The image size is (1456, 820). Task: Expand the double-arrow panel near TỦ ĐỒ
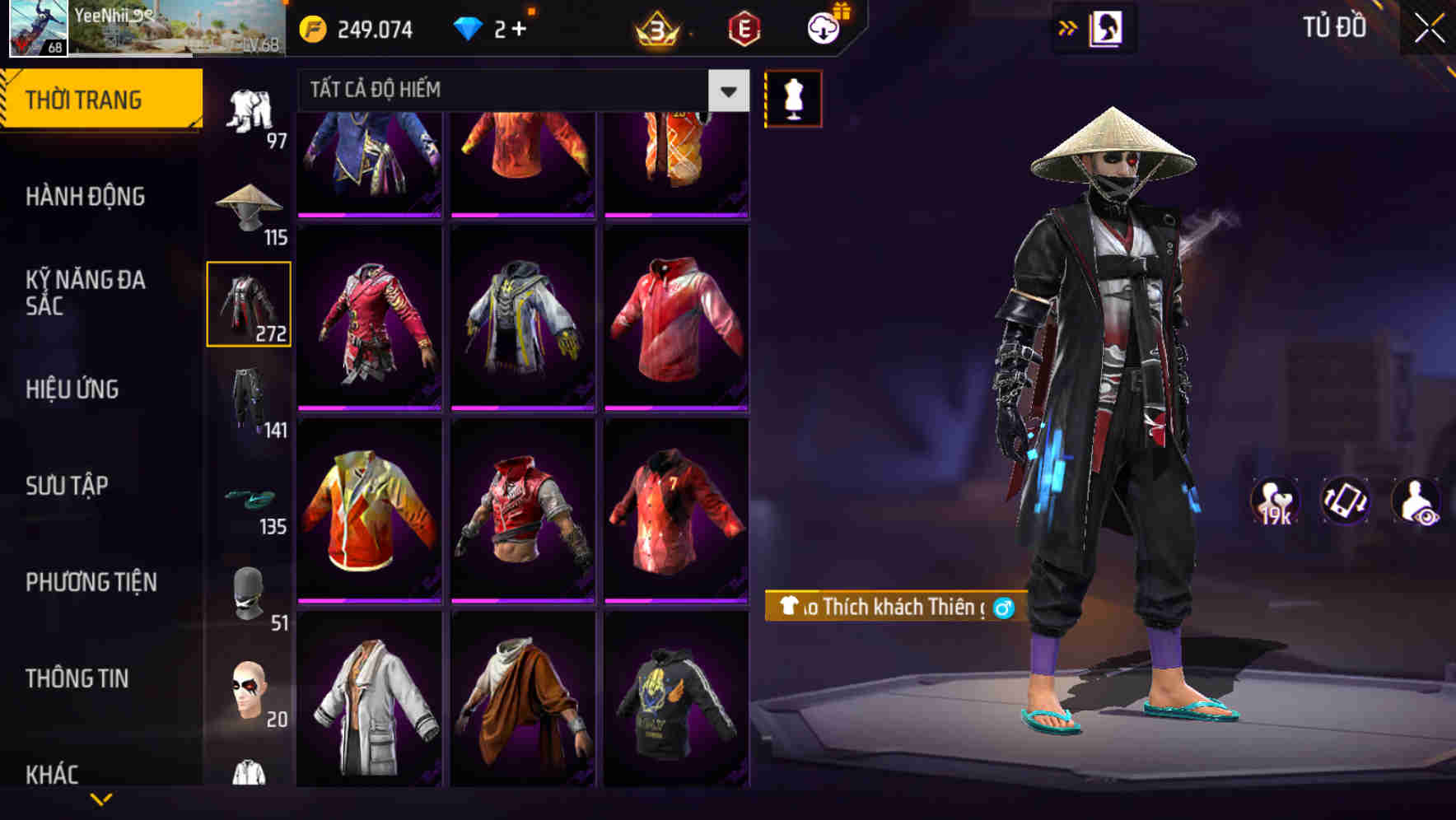1066,27
